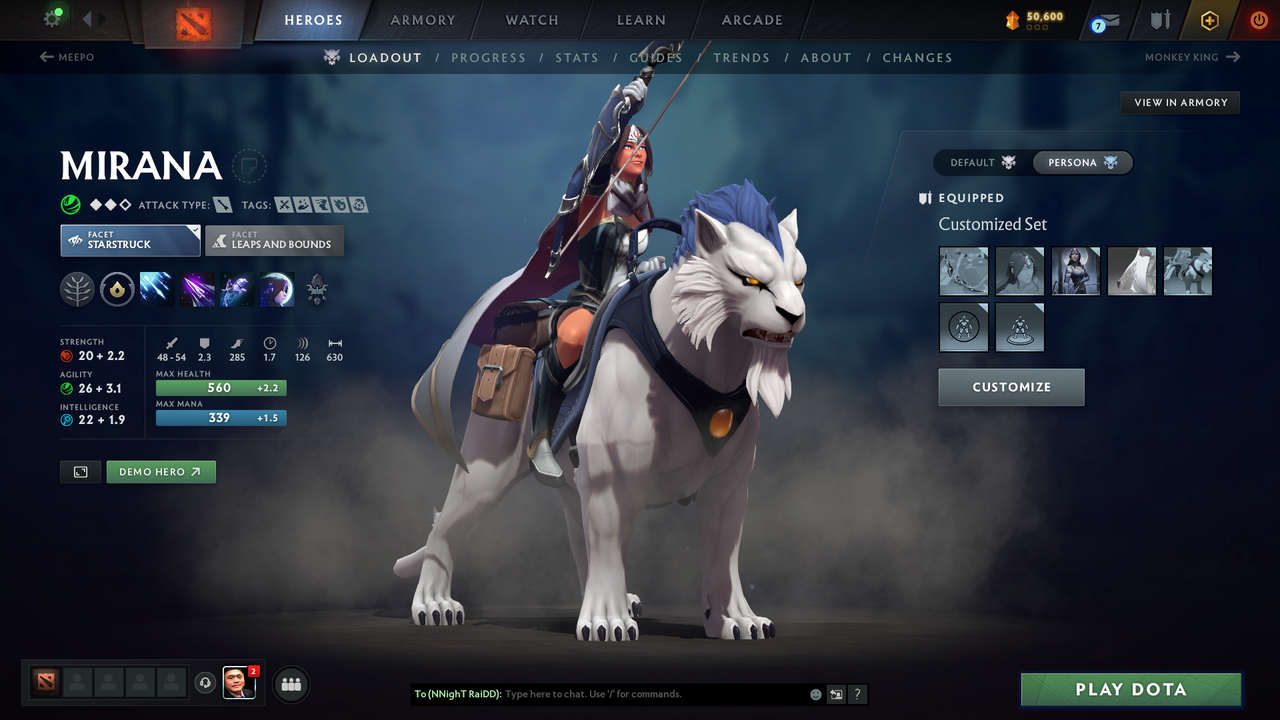Viewport: 1280px width, 720px height.
Task: Inspect the Sacred Arrow ability icon
Action: click(196, 290)
